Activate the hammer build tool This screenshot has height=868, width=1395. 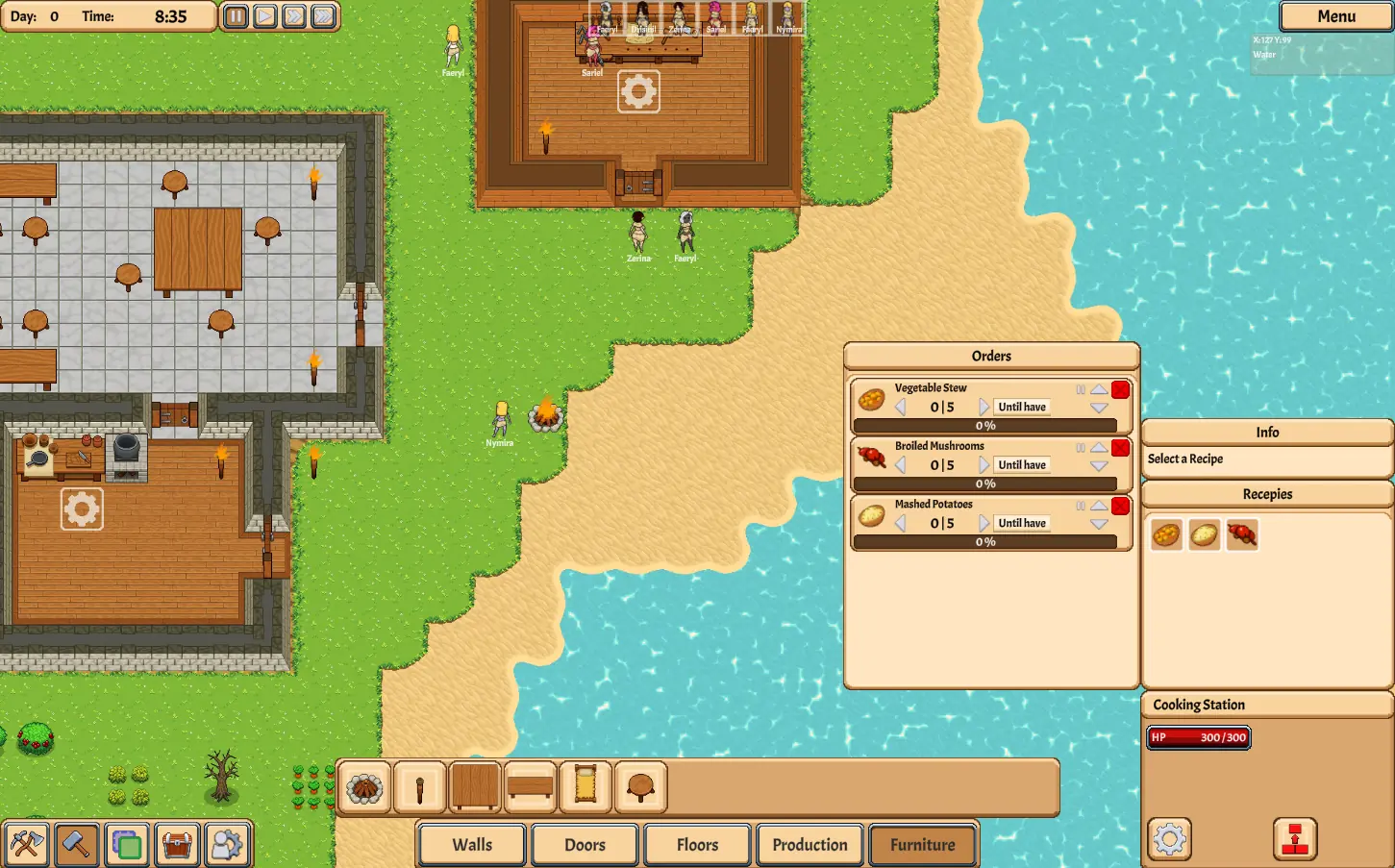(x=76, y=845)
